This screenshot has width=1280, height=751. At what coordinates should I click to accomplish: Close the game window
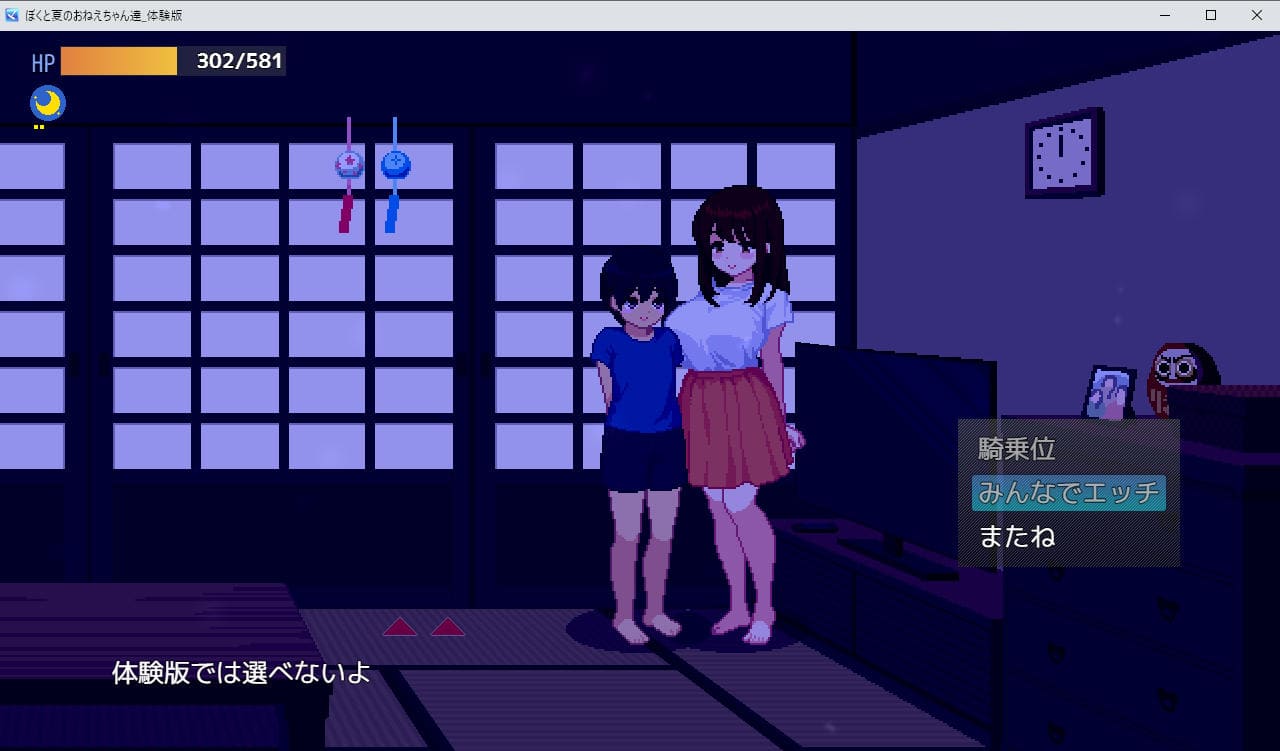pos(1256,15)
